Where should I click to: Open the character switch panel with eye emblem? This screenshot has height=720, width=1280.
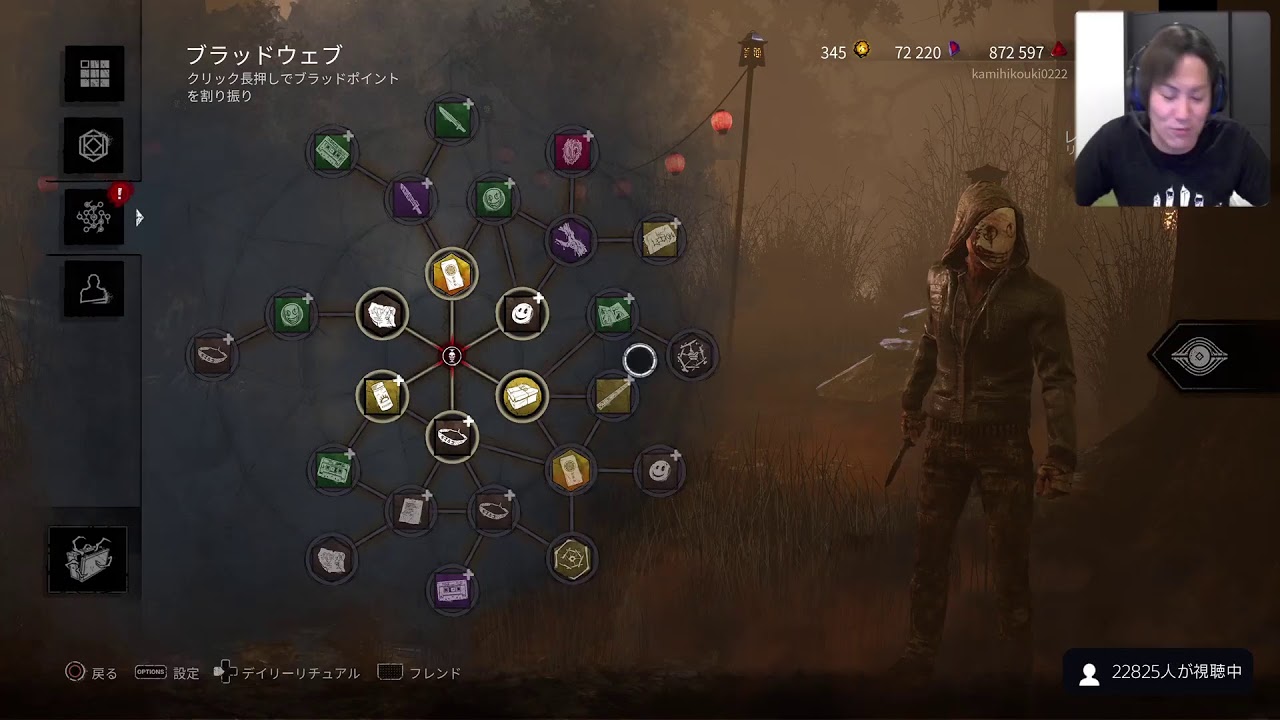tap(1199, 357)
